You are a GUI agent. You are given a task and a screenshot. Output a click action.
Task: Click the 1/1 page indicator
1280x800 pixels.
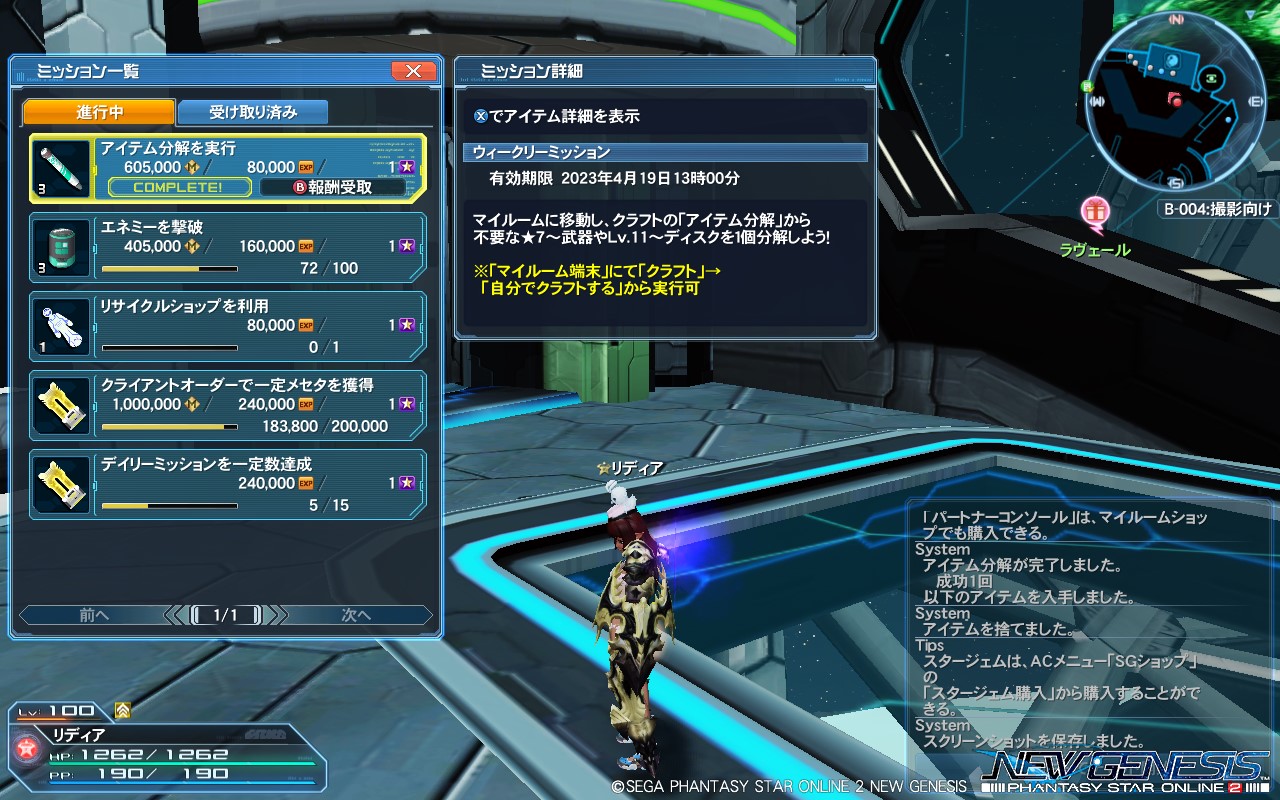pyautogui.click(x=225, y=614)
